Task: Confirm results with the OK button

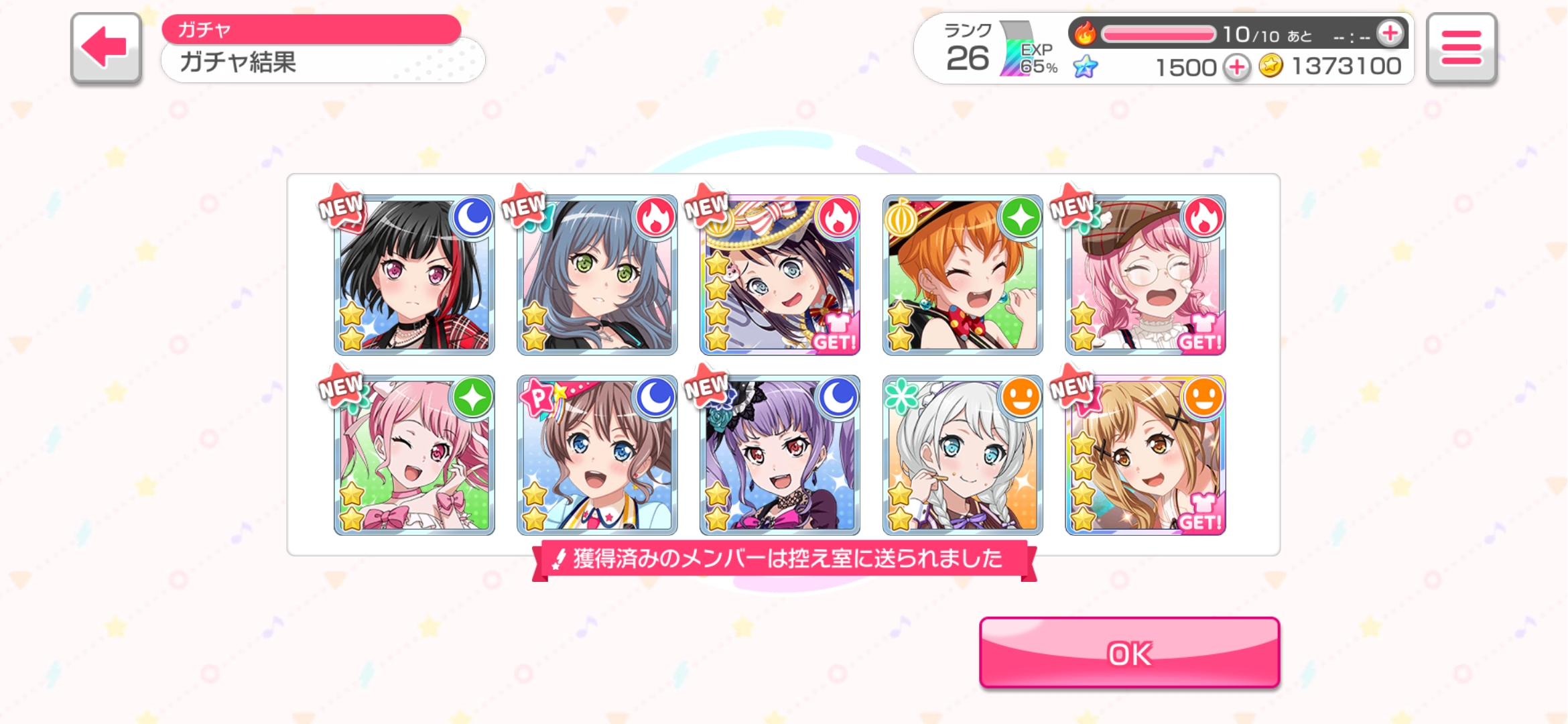Action: [1129, 653]
